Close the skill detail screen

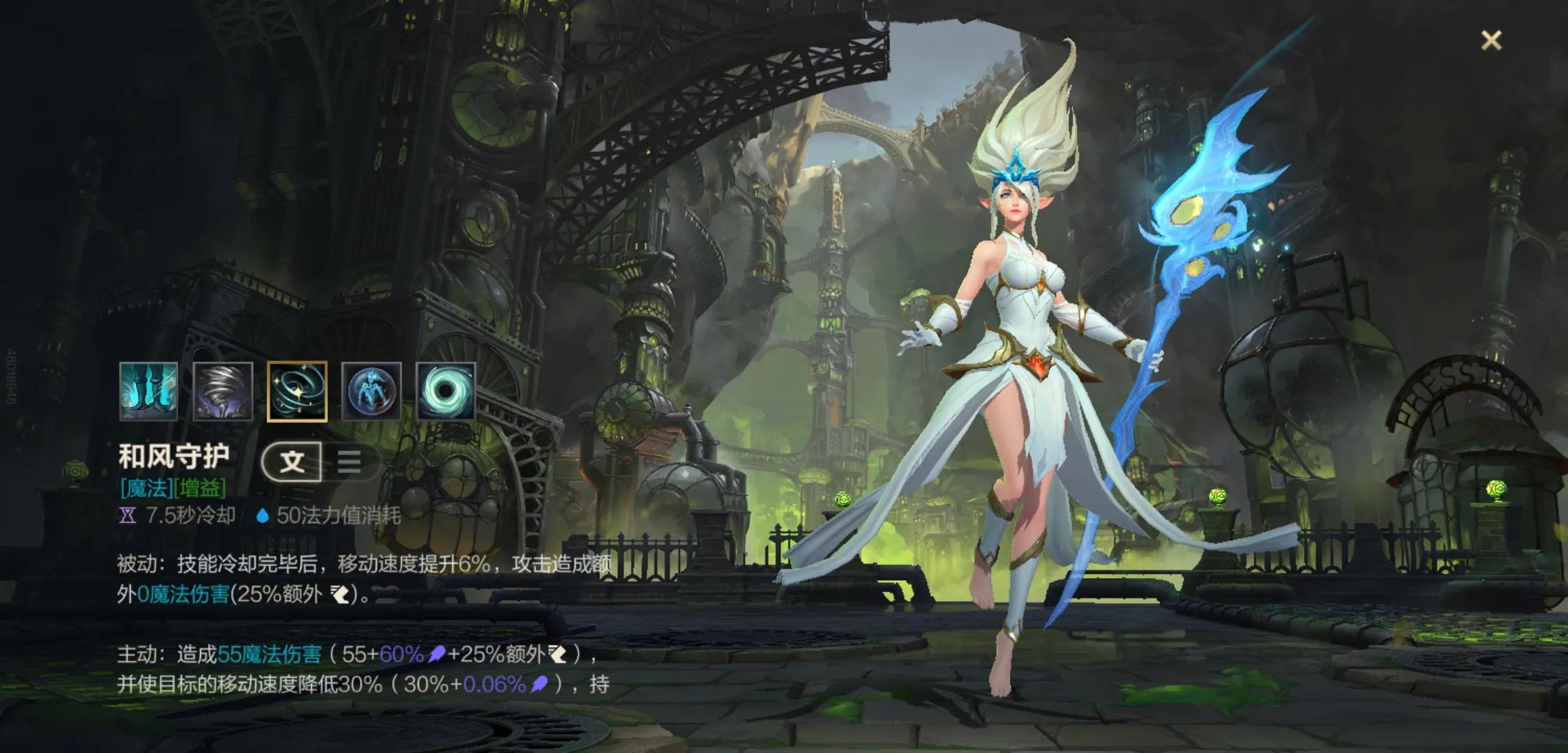[x=1491, y=40]
